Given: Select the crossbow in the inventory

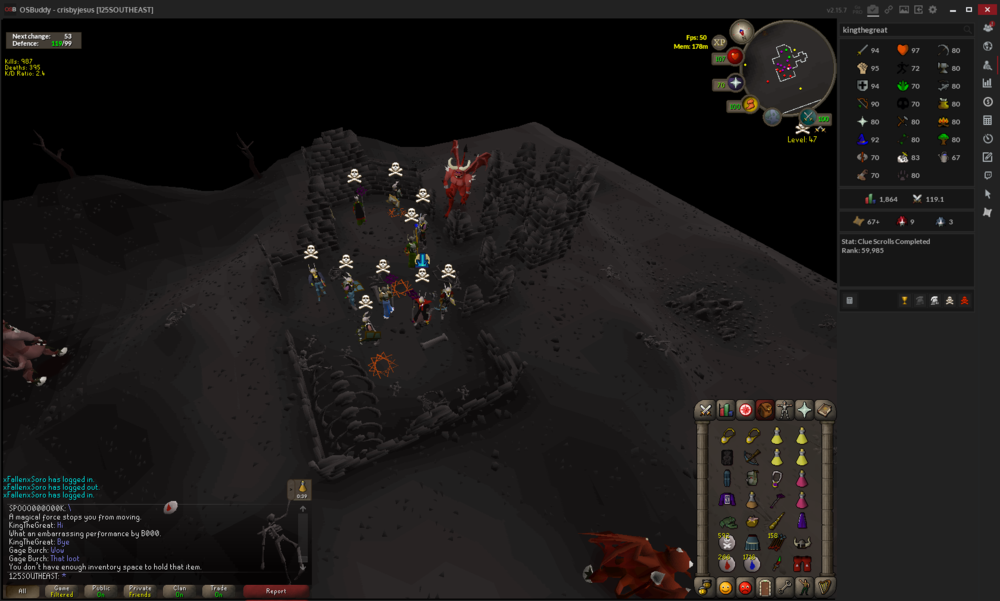Looking at the screenshot, I should pyautogui.click(x=752, y=457).
